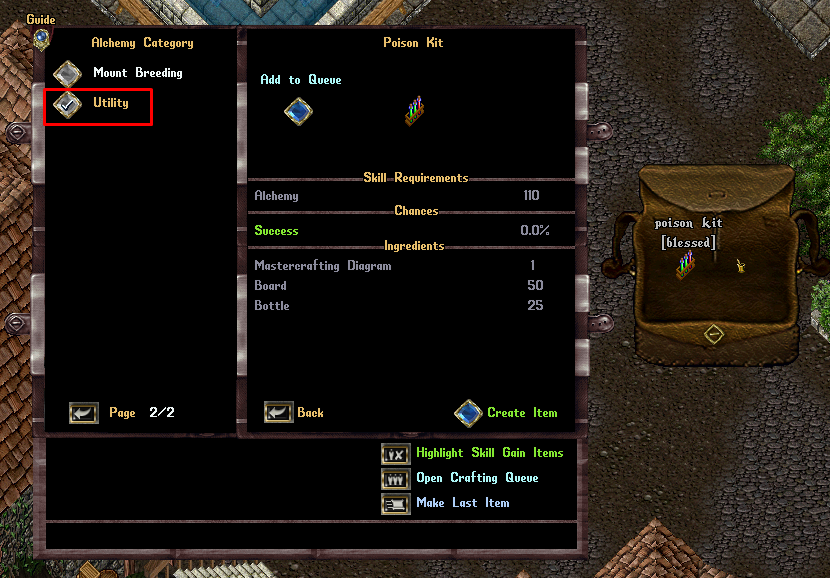Go to the previous category page
This screenshot has width=830, height=578.
[x=84, y=413]
